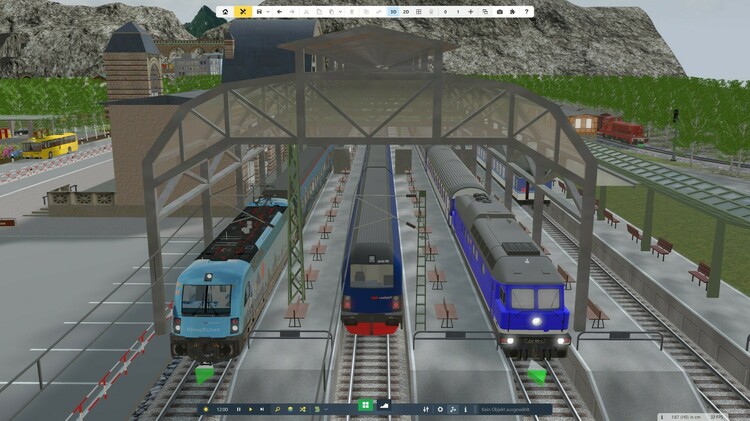Go to the home button in top toolbar
Screen dimensions: 750x421
click(x=225, y=12)
